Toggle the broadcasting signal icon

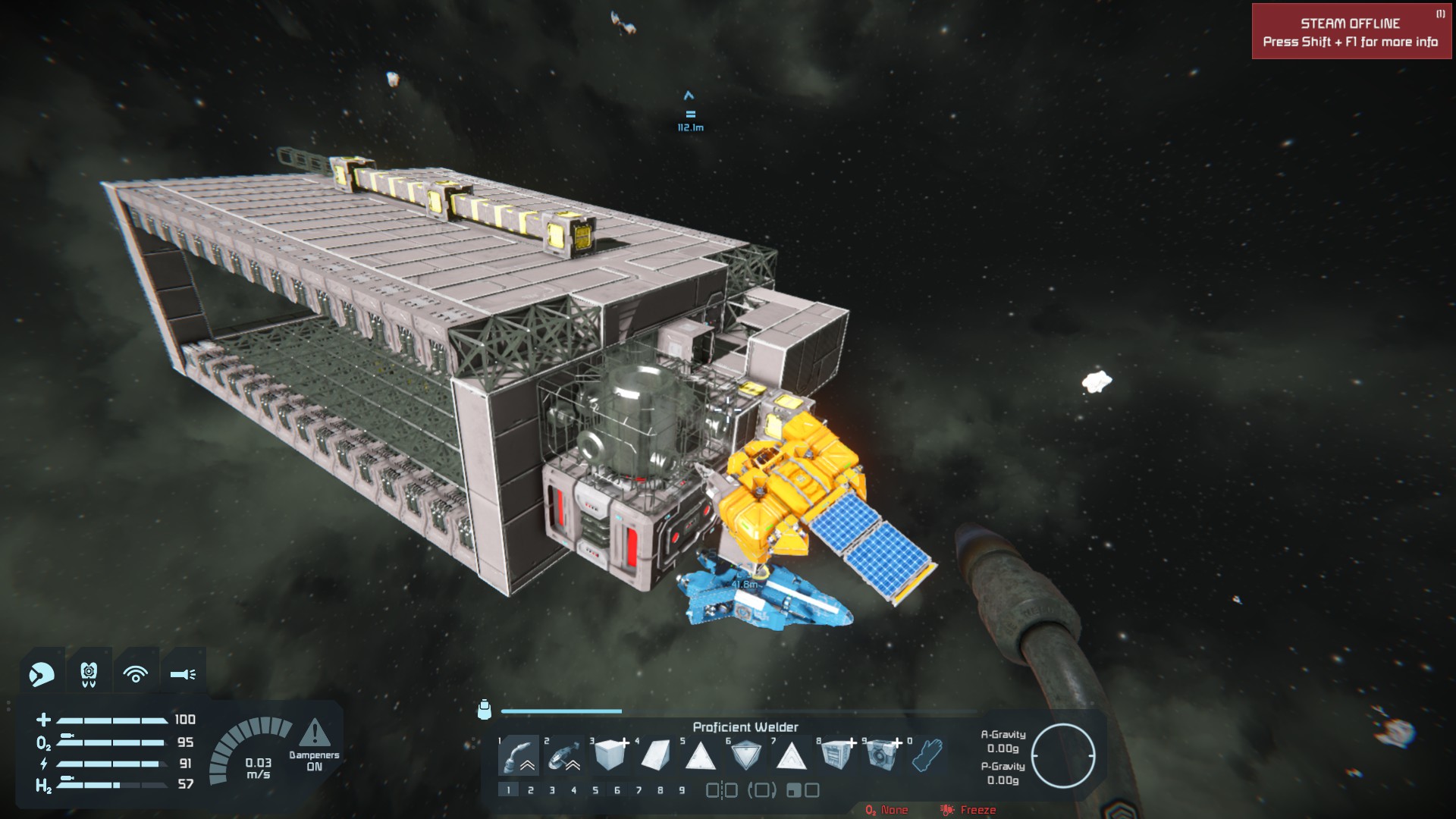(136, 673)
